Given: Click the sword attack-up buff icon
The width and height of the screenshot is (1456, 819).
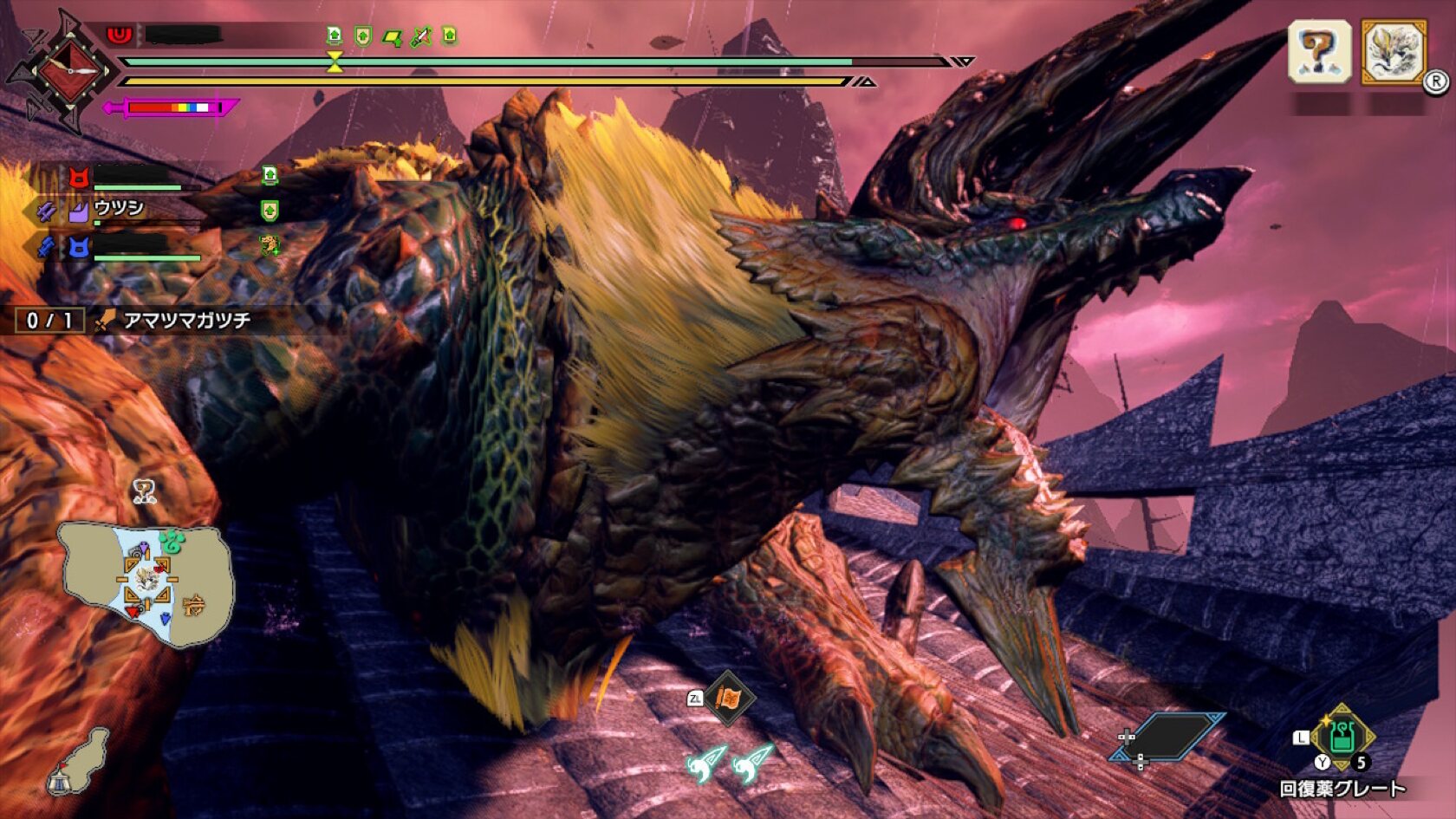Looking at the screenshot, I should 421,37.
